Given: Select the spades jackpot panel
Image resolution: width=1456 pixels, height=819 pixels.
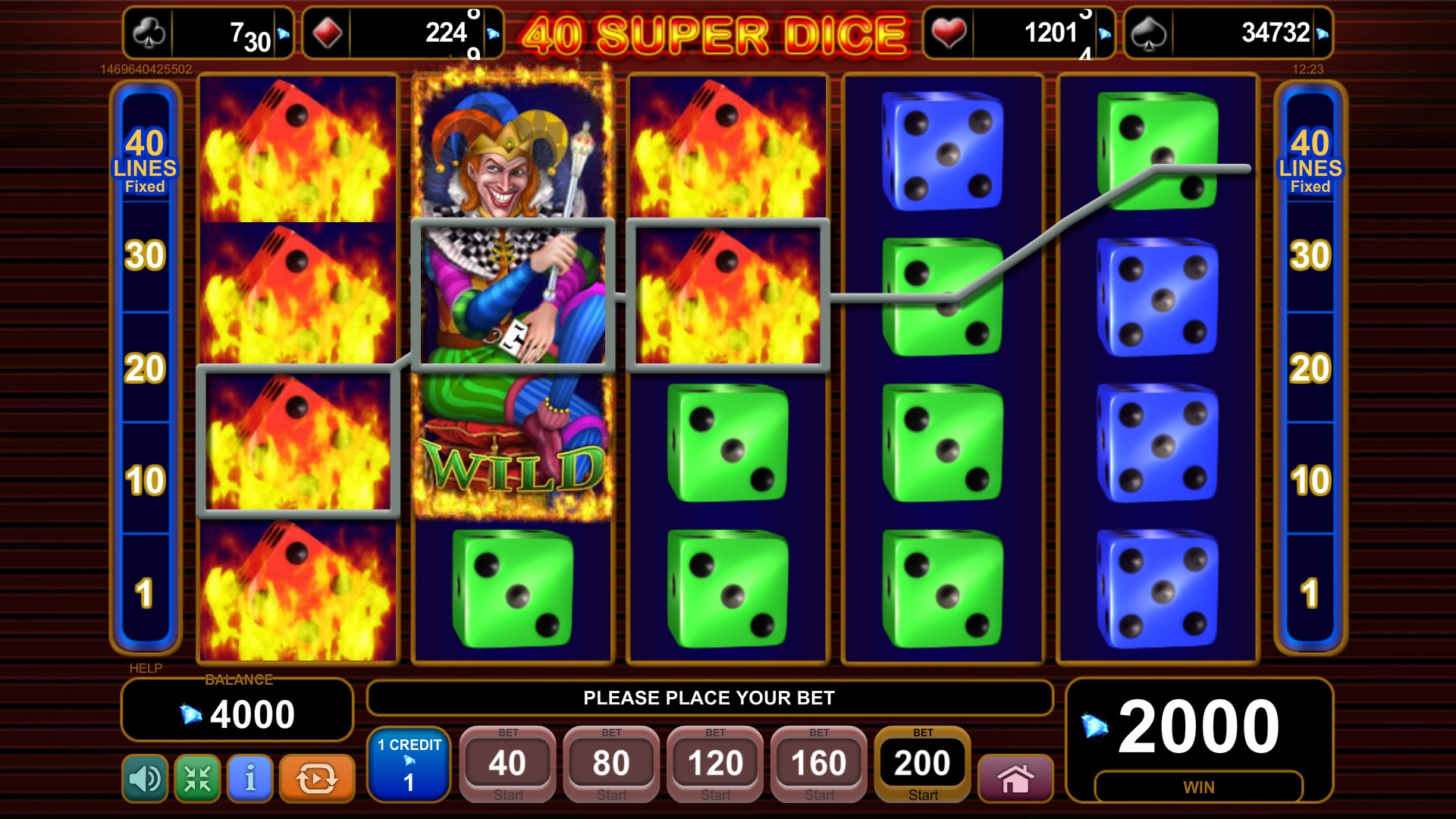Looking at the screenshot, I should 1228,33.
